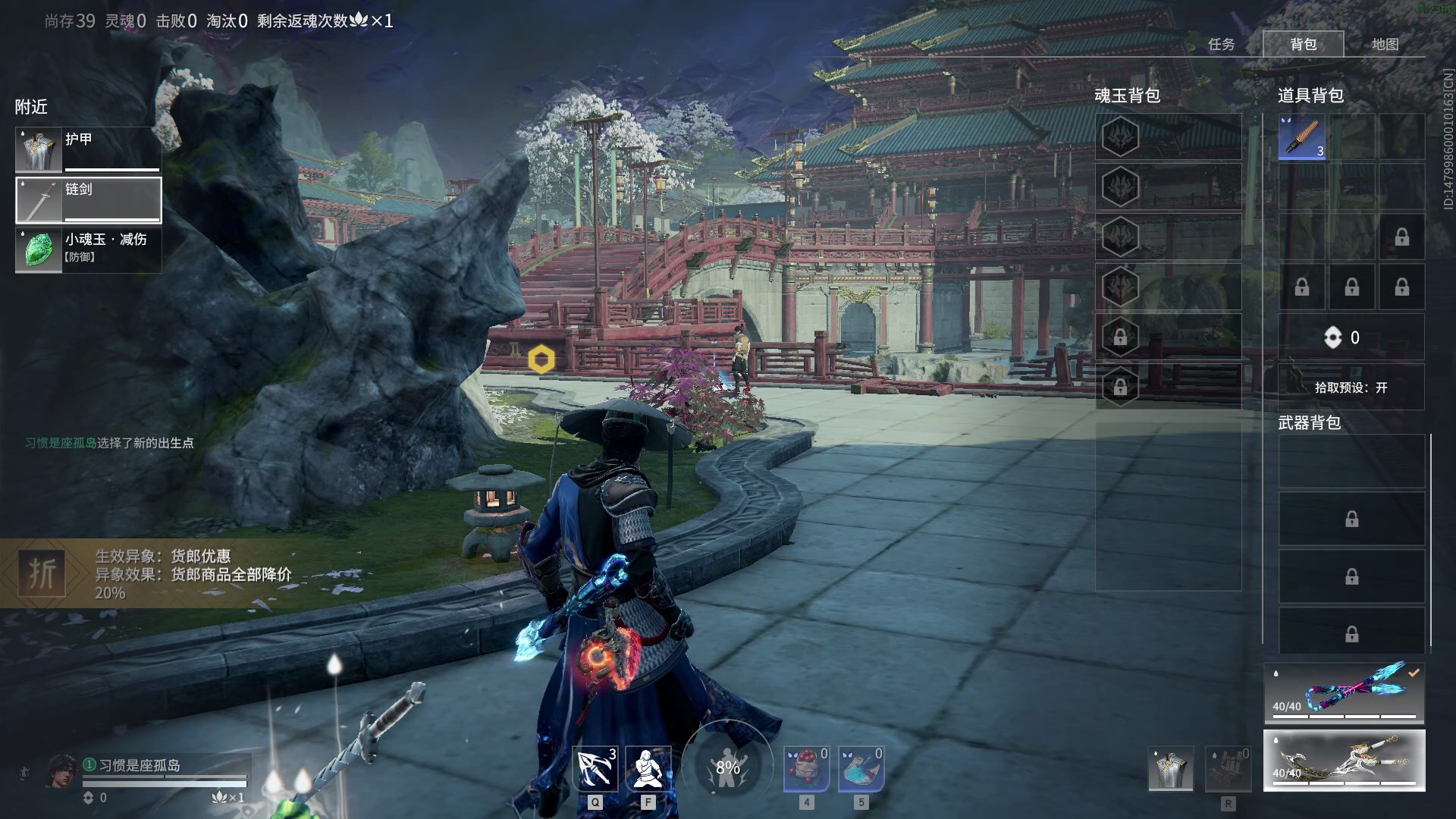Use the red berry consumable slot
Viewport: 1456px width, 819px height.
click(806, 769)
